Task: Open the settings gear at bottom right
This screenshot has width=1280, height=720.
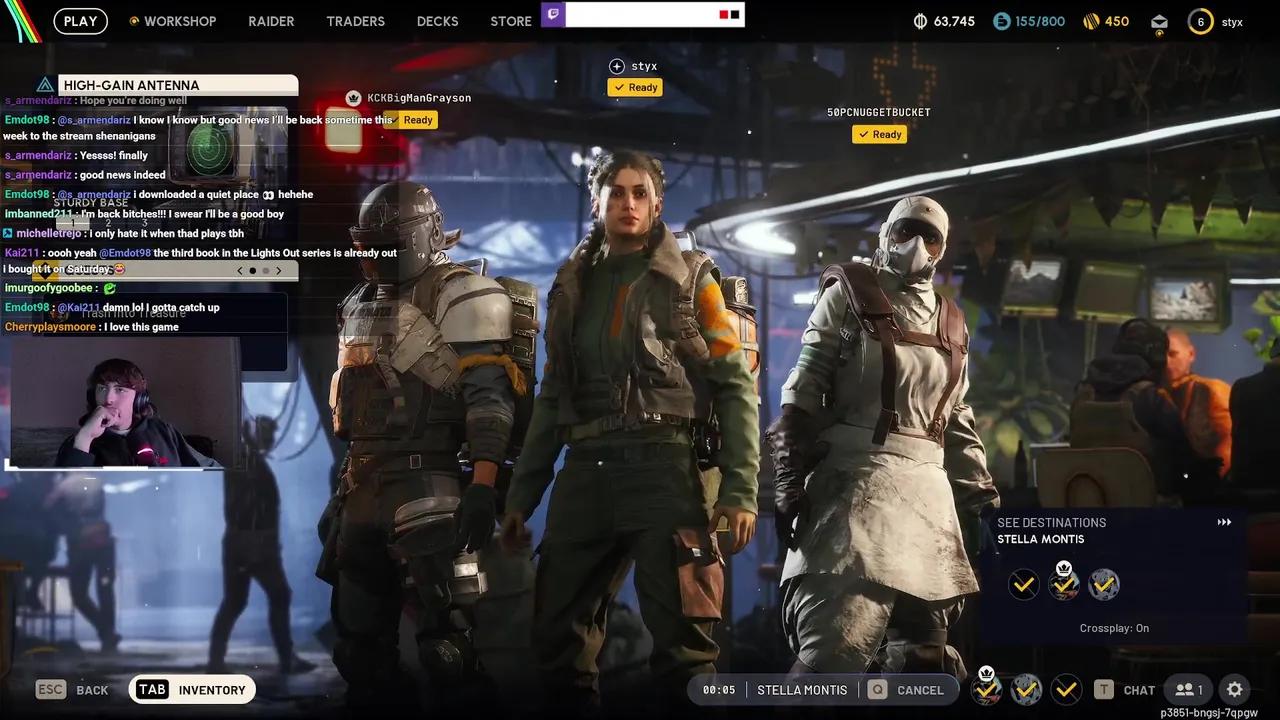Action: coord(1235,689)
